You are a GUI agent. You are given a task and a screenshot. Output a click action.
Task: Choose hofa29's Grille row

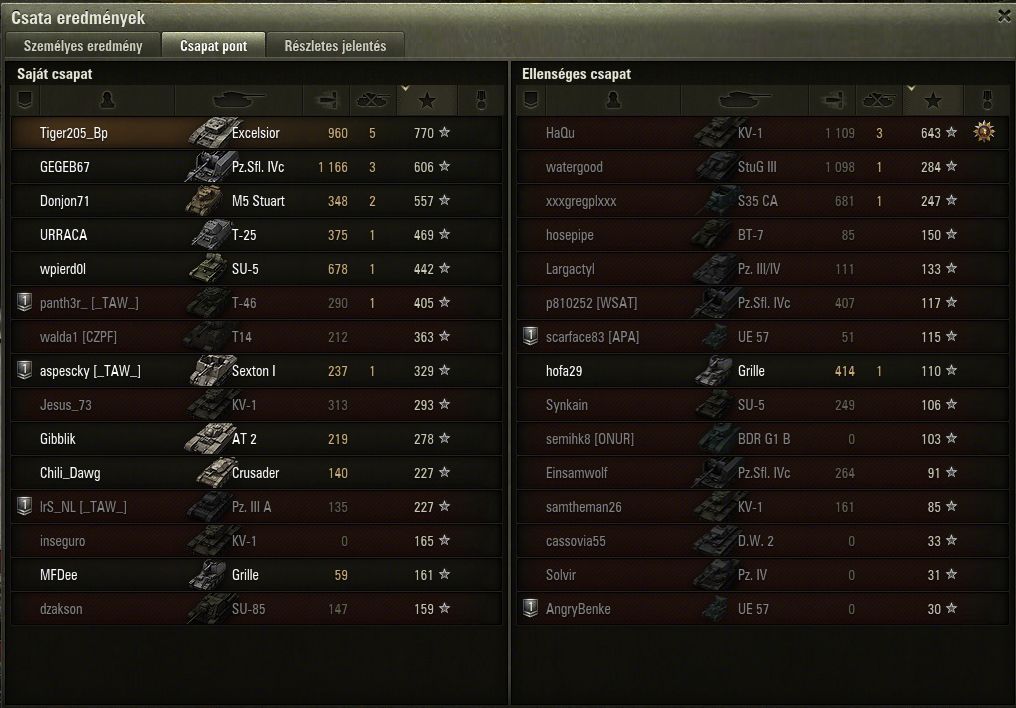click(760, 371)
